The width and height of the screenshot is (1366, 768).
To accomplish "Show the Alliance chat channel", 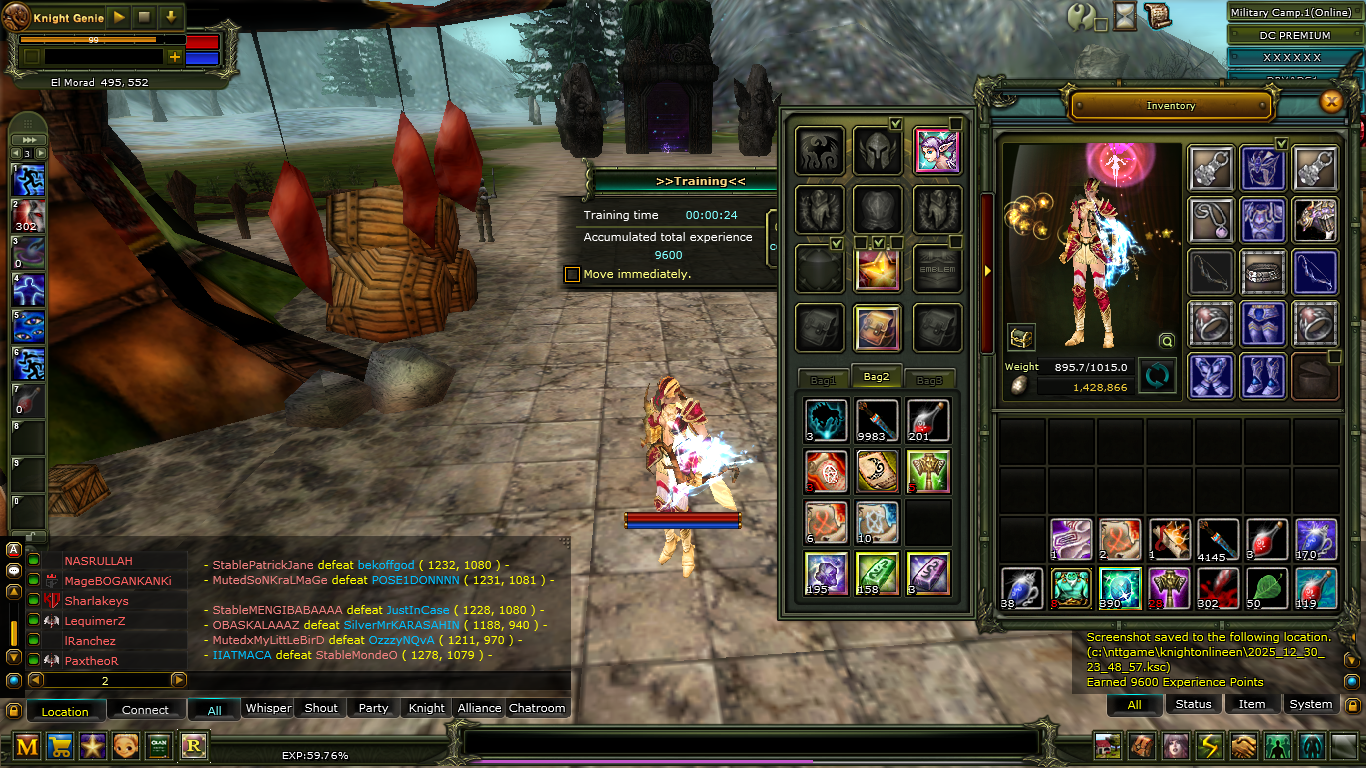I will point(479,708).
